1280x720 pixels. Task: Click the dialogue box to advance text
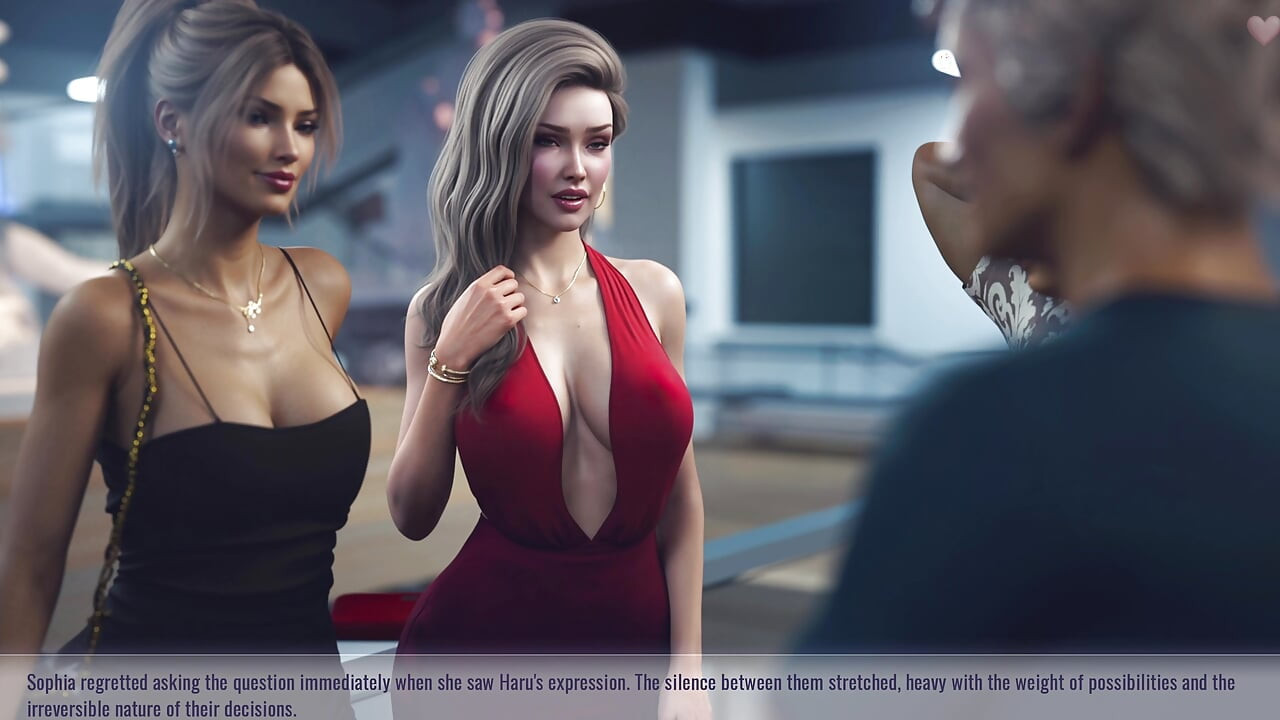[x=640, y=690]
